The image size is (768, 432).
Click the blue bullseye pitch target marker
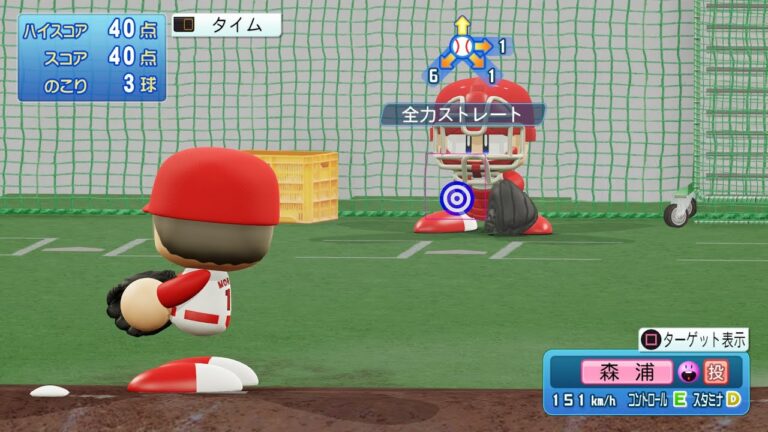click(456, 198)
